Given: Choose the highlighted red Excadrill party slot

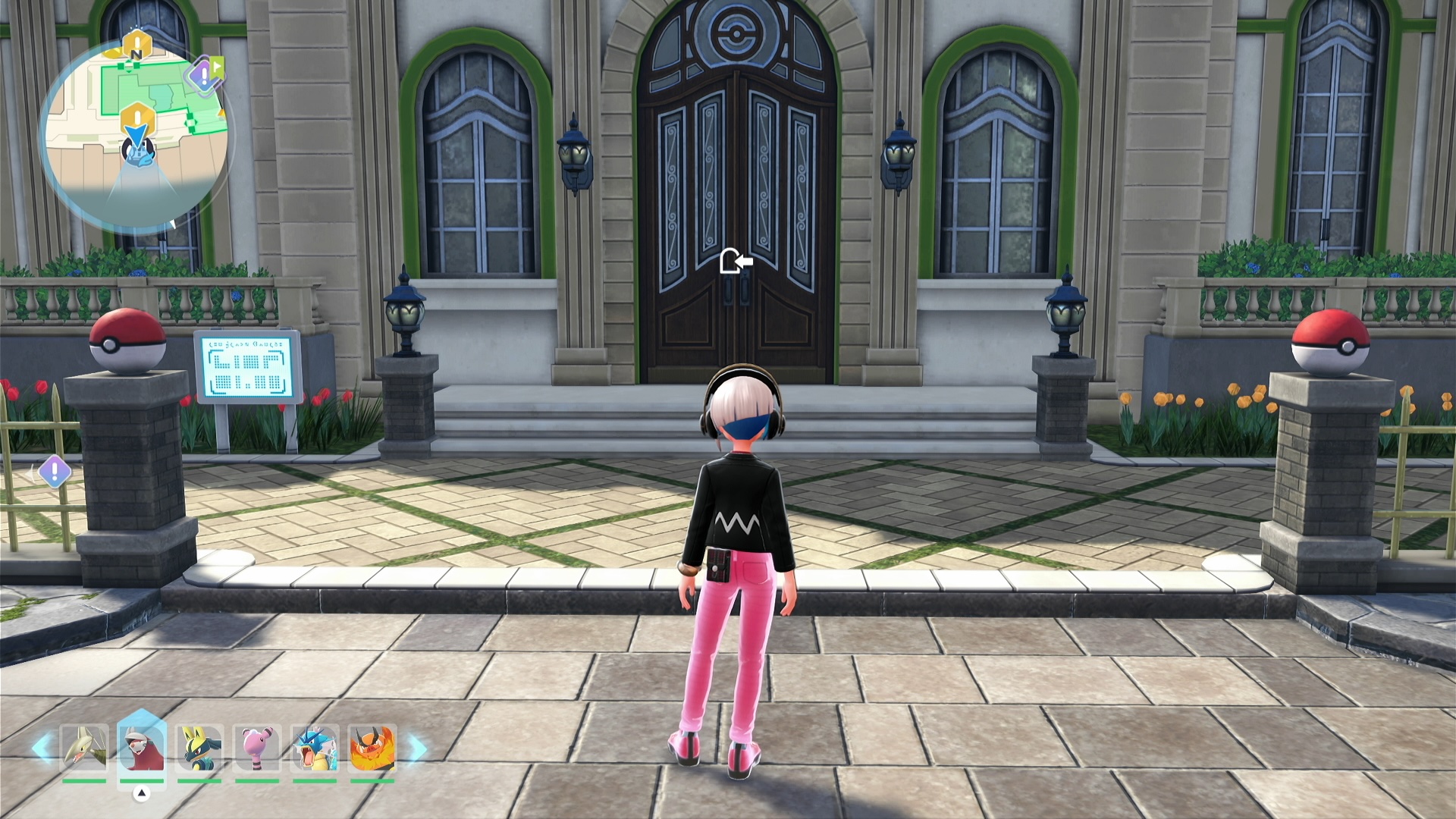Looking at the screenshot, I should [142, 748].
